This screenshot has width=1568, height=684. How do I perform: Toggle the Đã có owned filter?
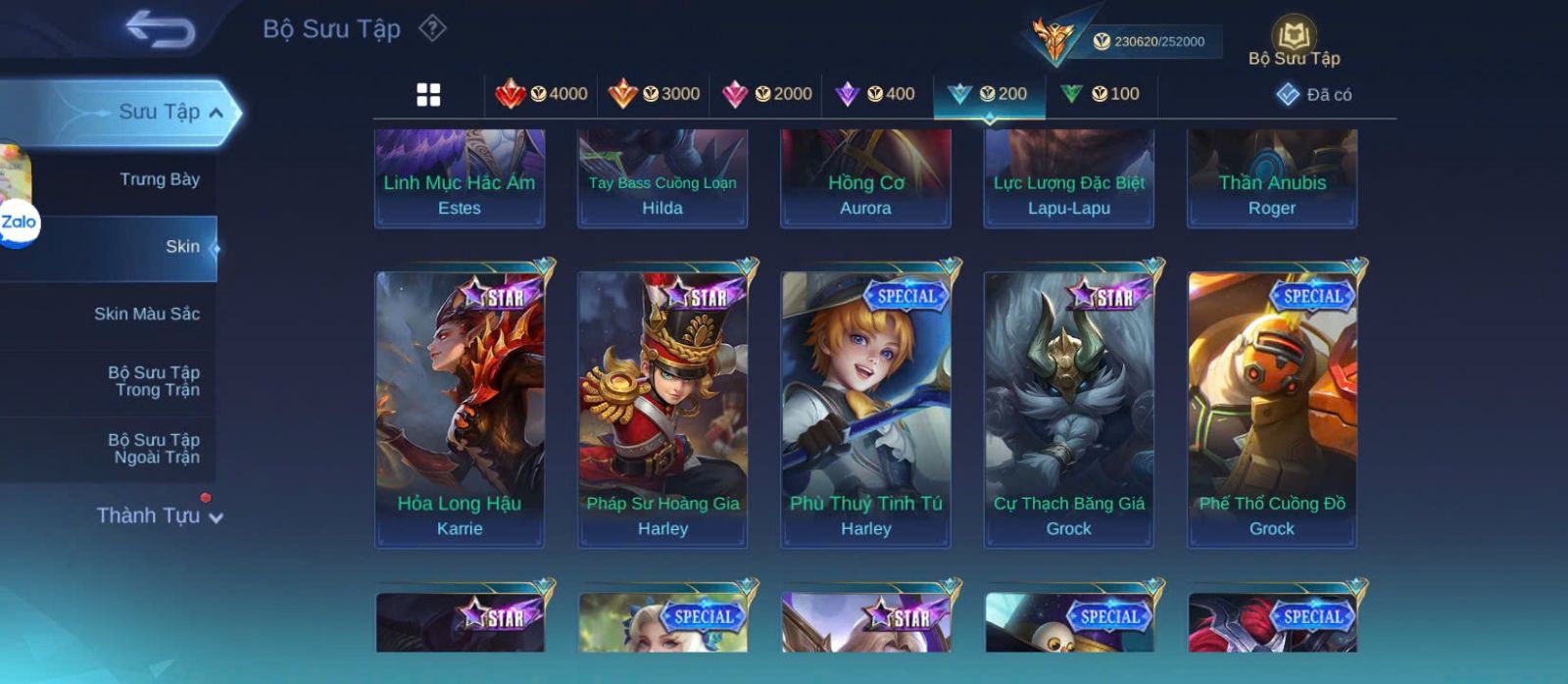pos(1314,94)
